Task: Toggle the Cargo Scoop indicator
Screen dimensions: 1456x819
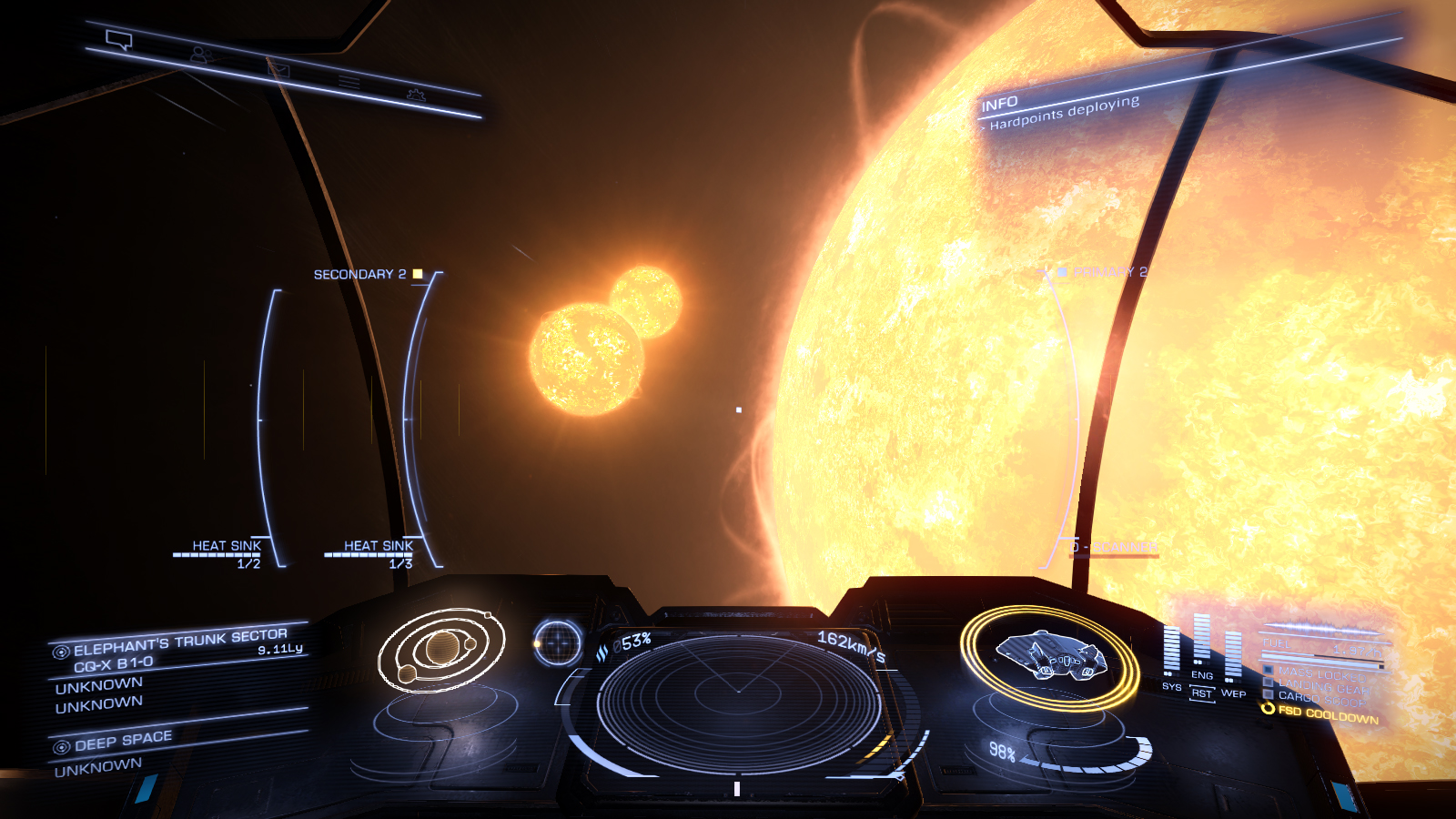Action: click(1319, 698)
